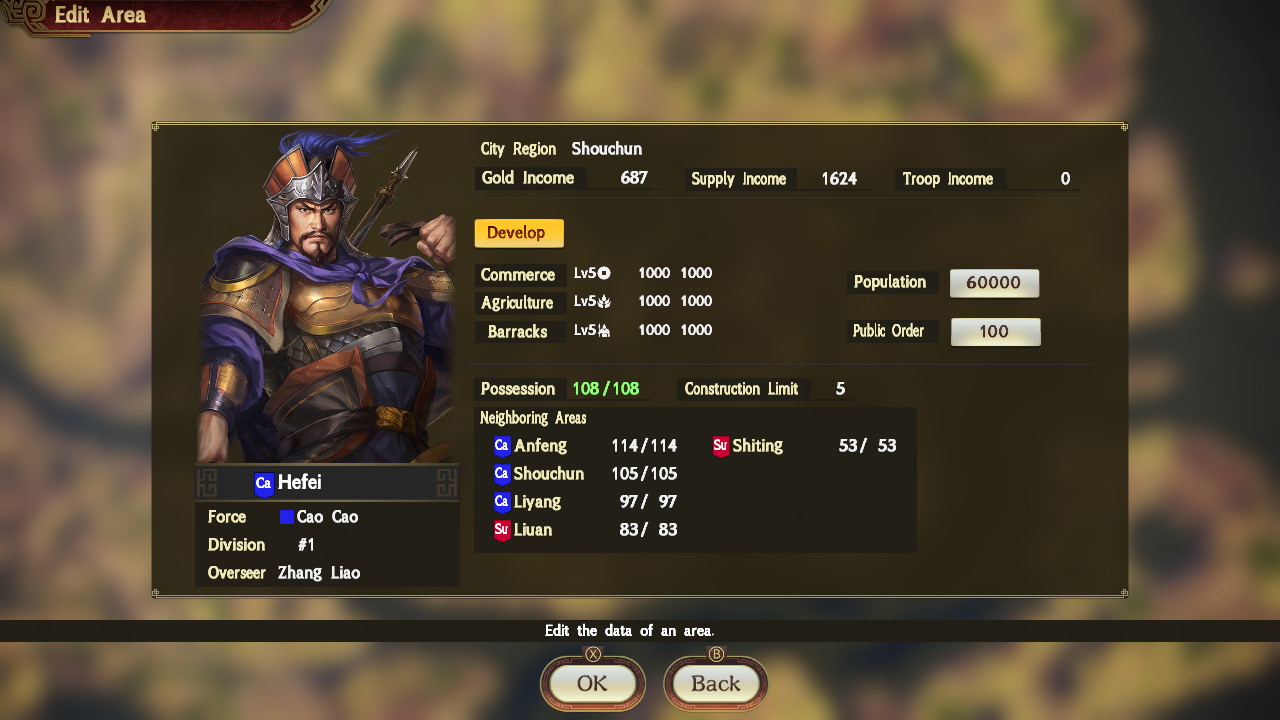Adjust the Public Order 100 control
The image size is (1280, 720).
995,331
